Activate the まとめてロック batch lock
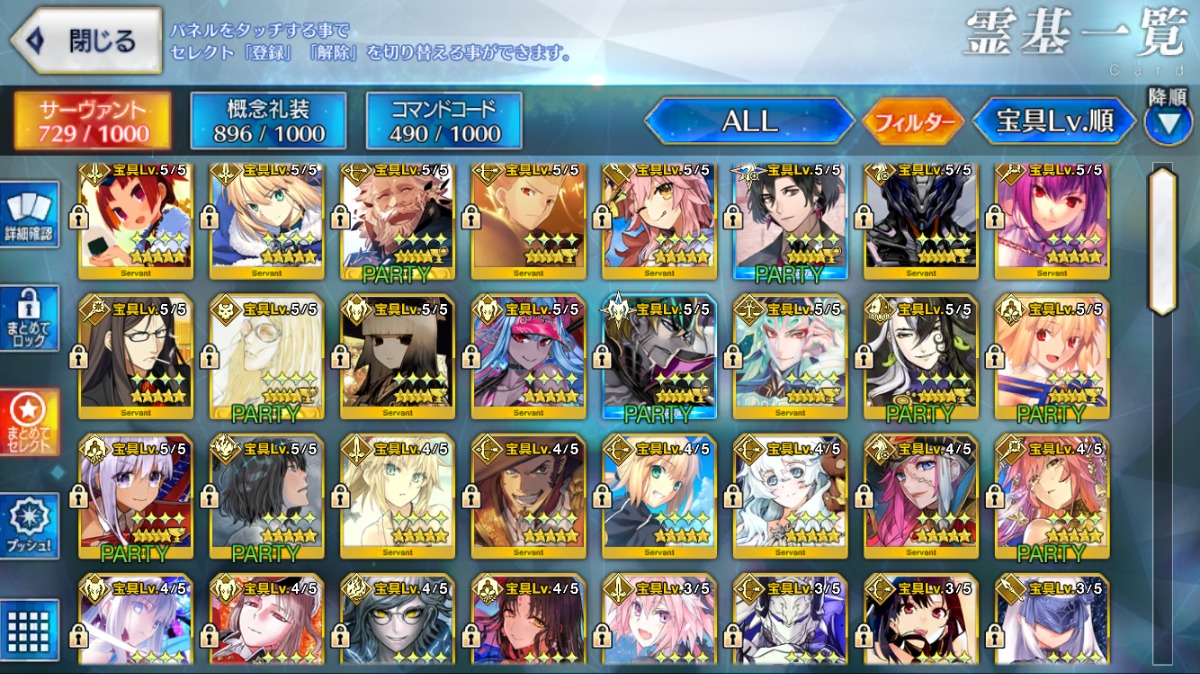1200x674 pixels. [32, 318]
